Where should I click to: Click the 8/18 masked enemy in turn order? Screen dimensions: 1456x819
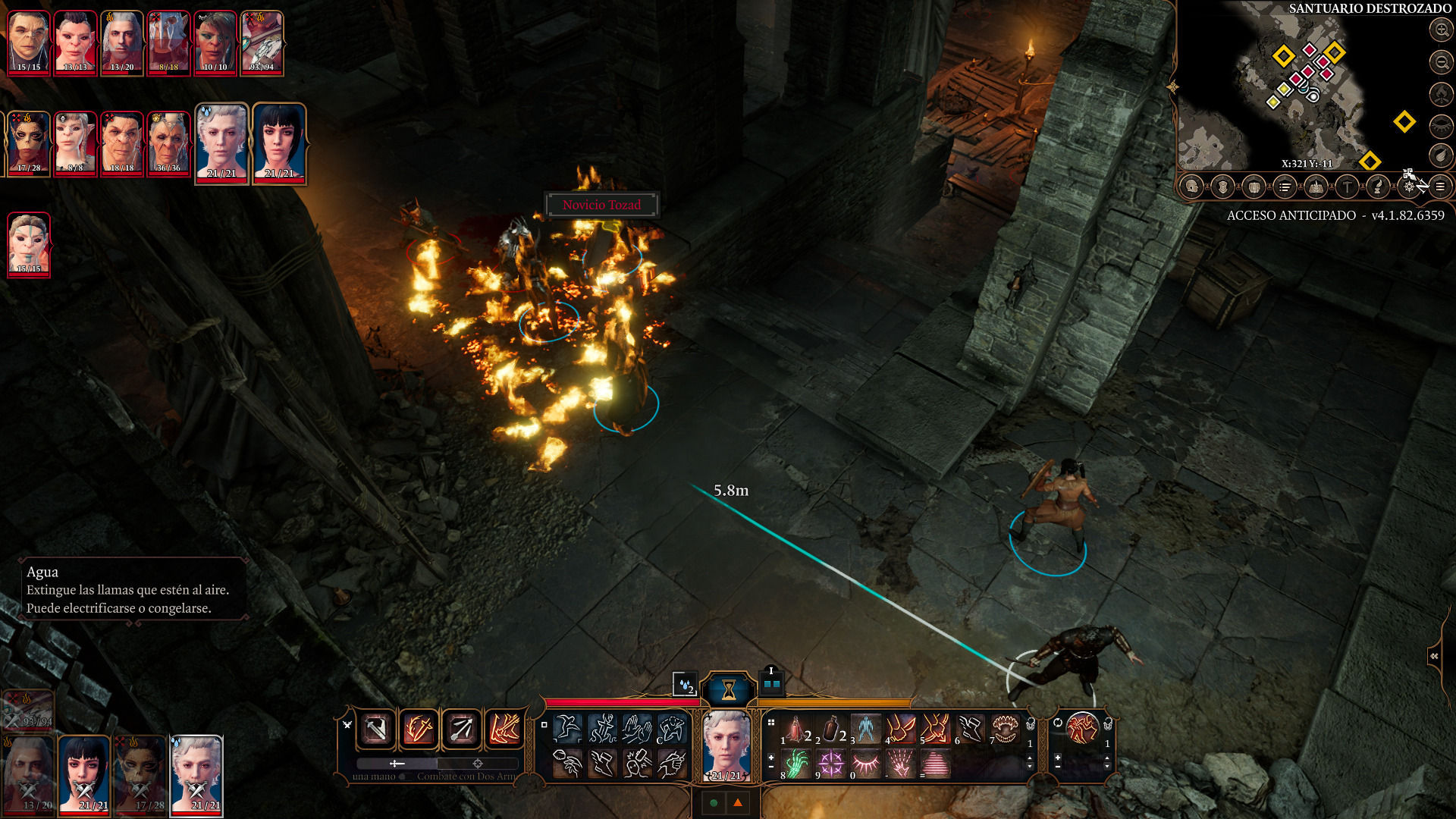(168, 42)
